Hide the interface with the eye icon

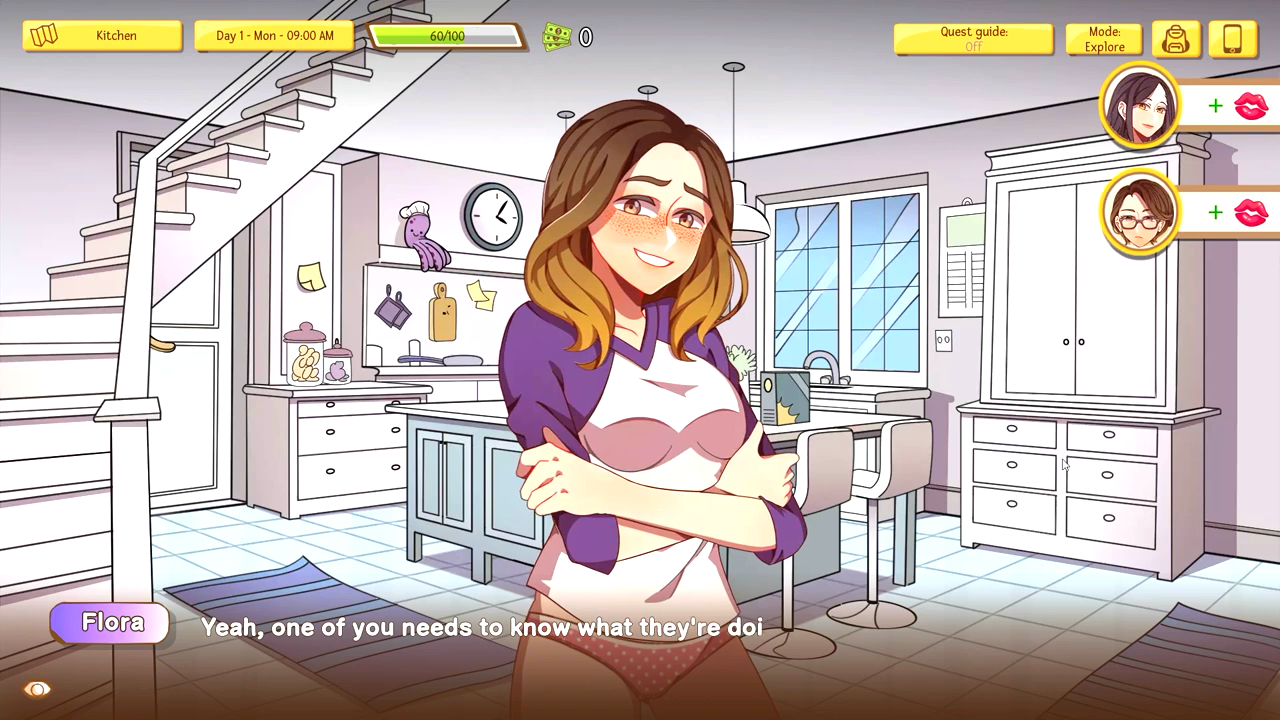37,689
